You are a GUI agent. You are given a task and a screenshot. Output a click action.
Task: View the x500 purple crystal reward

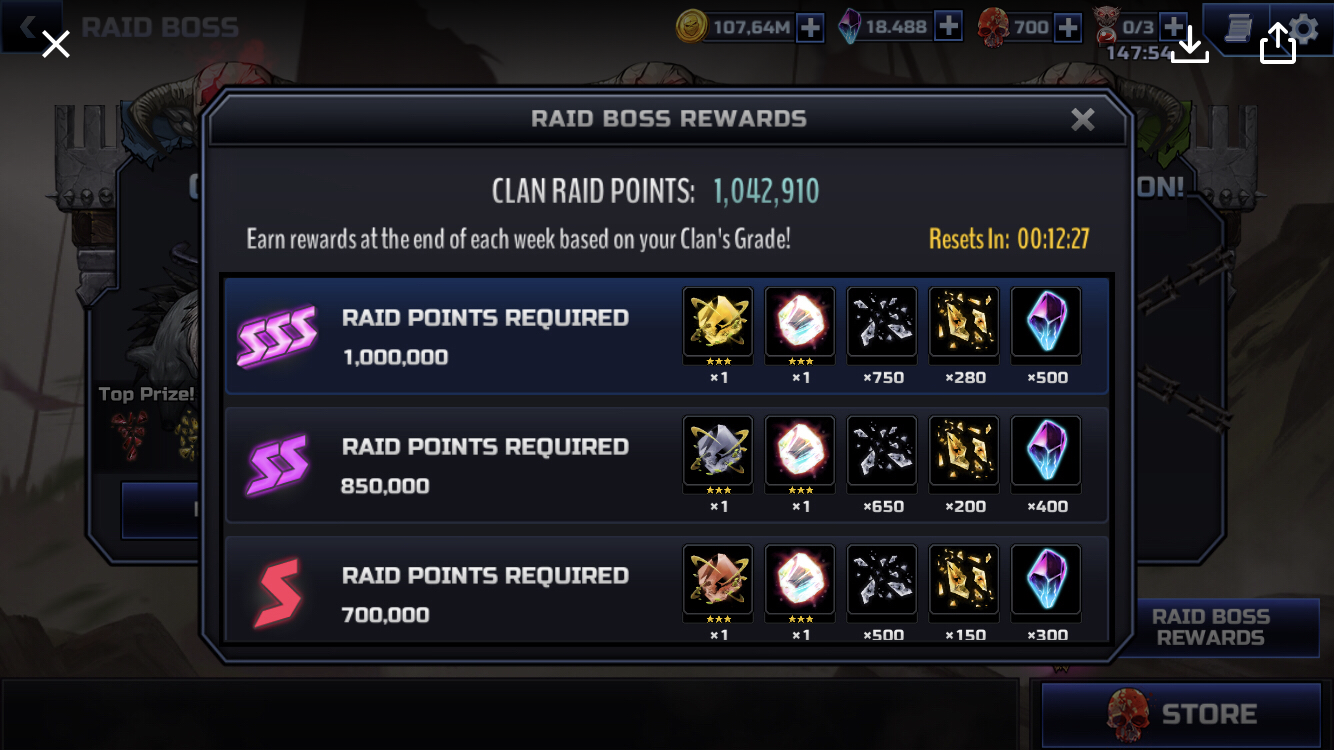(1046, 322)
